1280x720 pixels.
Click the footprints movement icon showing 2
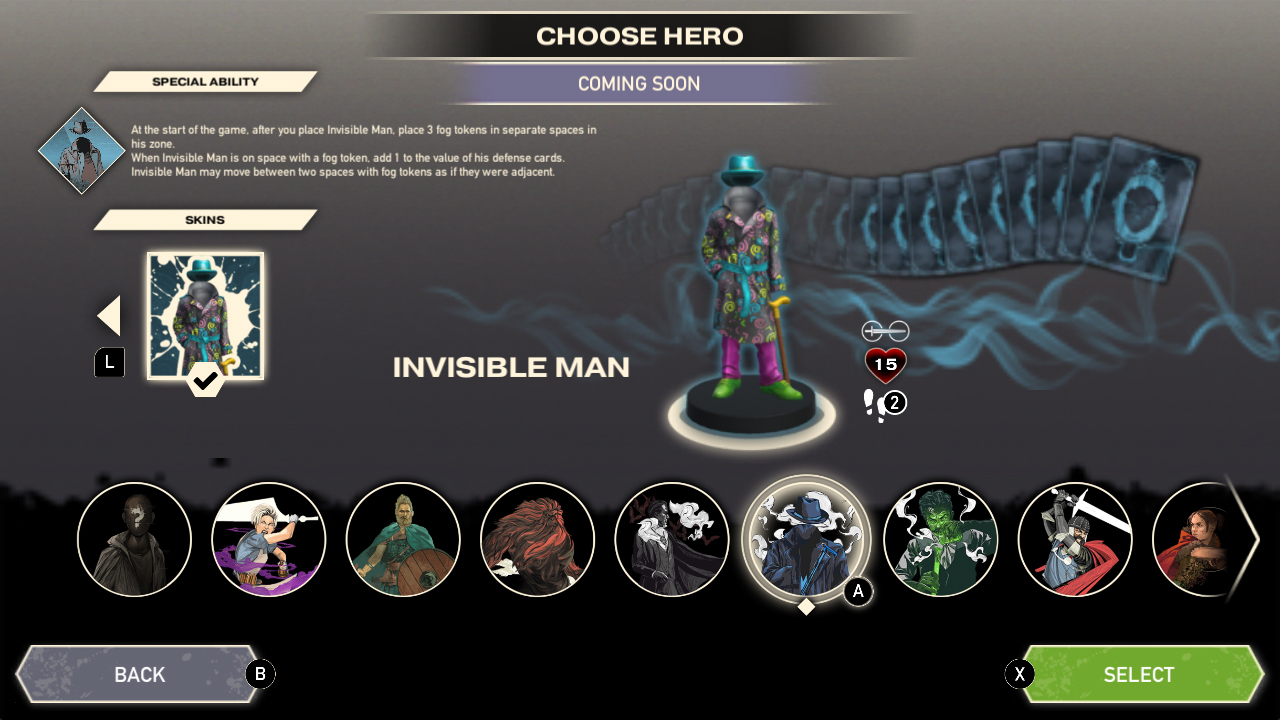883,402
